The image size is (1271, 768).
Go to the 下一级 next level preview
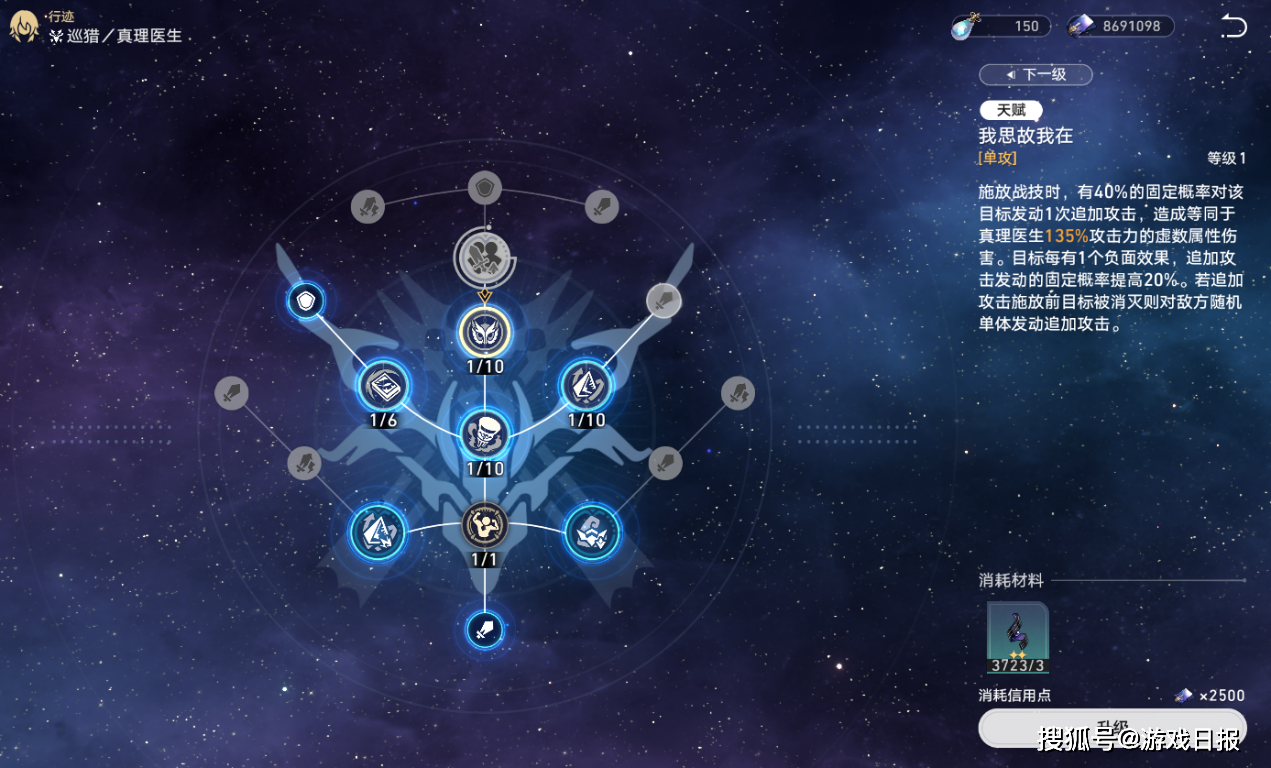(1035, 75)
